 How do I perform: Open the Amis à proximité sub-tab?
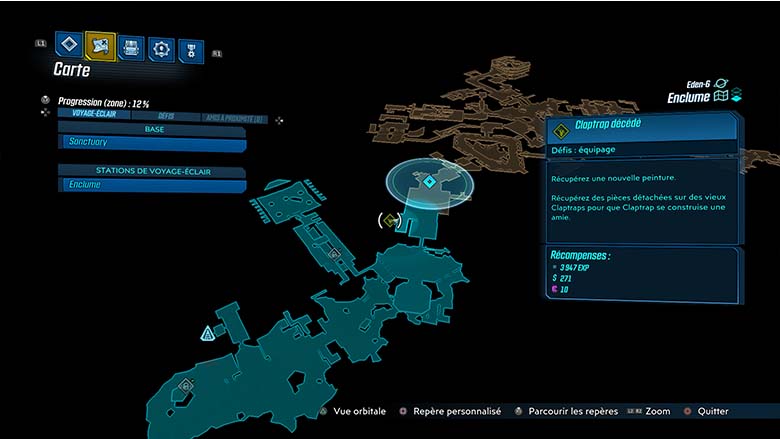click(x=234, y=118)
